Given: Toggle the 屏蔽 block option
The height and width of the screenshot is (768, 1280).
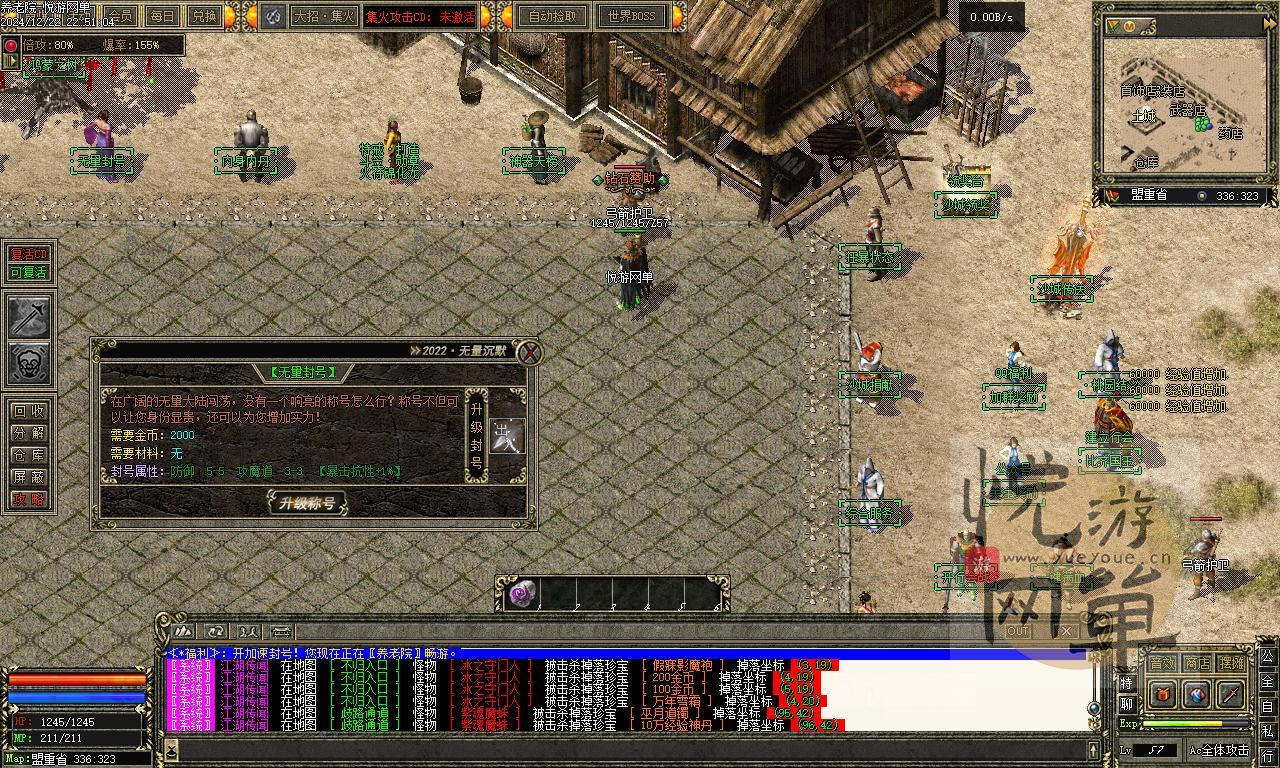Looking at the screenshot, I should [x=28, y=477].
